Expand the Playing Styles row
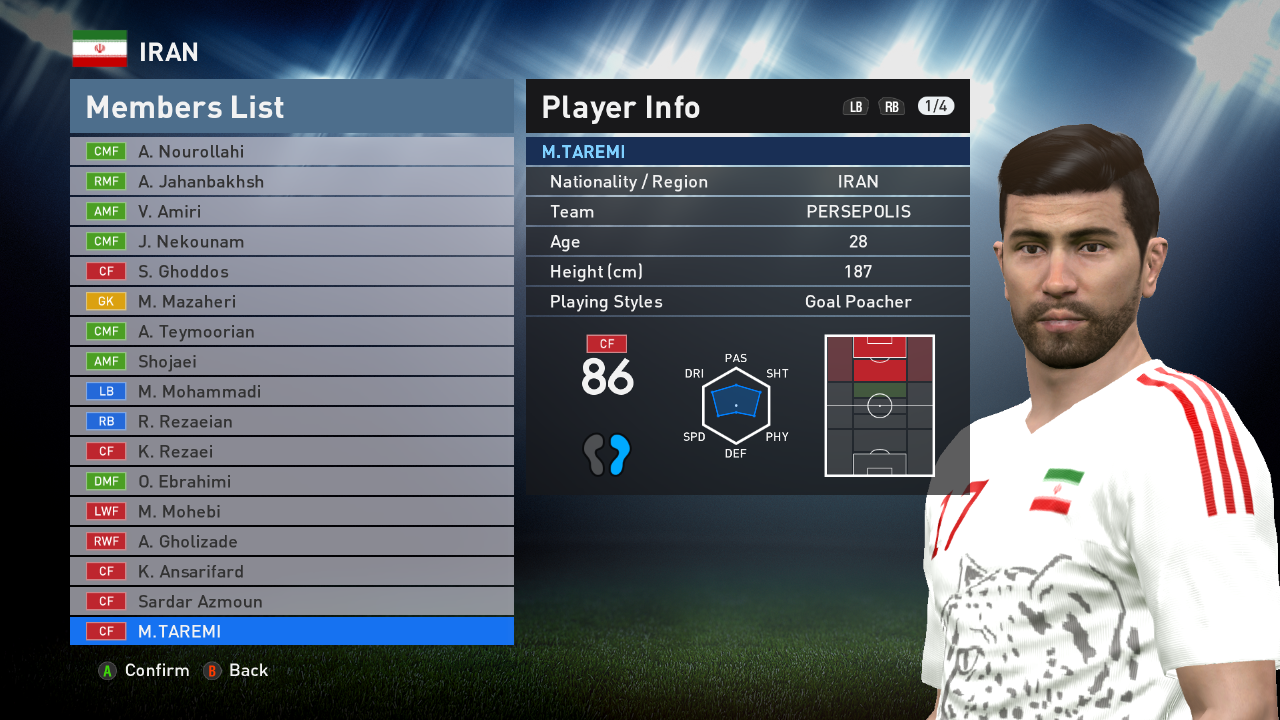The height and width of the screenshot is (720, 1280). click(747, 301)
